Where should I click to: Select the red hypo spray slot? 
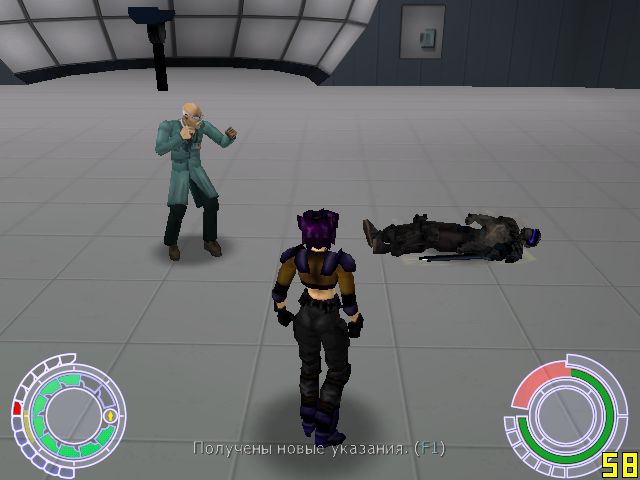tap(17, 408)
